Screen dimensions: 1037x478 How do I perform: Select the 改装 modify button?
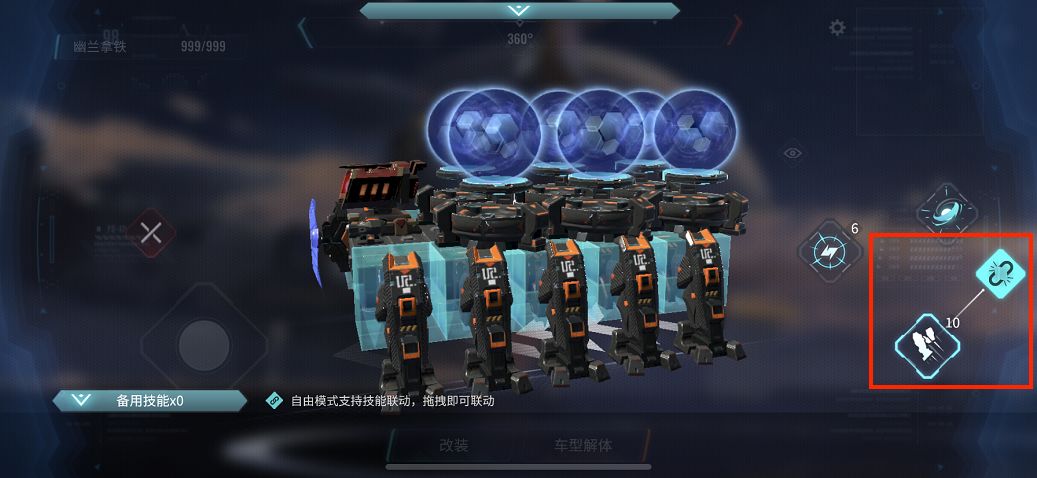[x=453, y=446]
